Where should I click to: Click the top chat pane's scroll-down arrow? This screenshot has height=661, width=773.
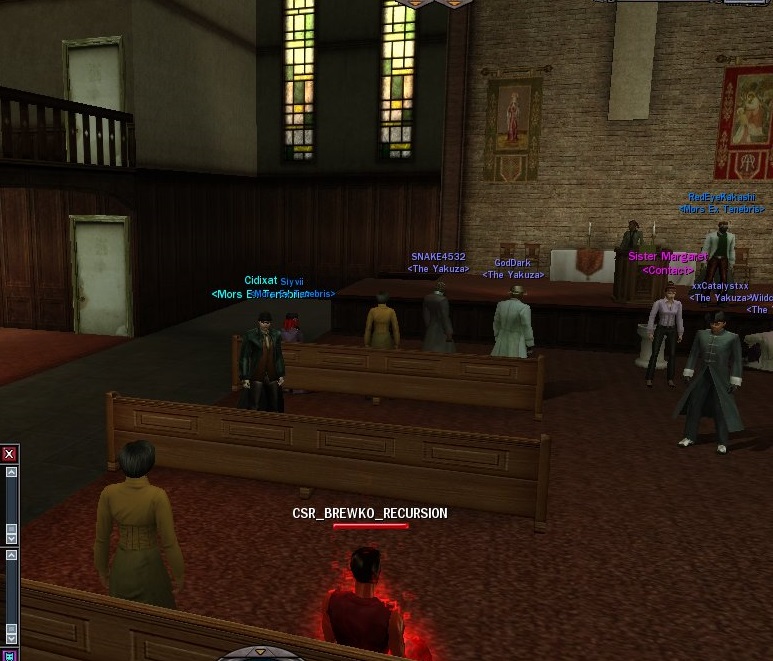pyautogui.click(x=11, y=538)
